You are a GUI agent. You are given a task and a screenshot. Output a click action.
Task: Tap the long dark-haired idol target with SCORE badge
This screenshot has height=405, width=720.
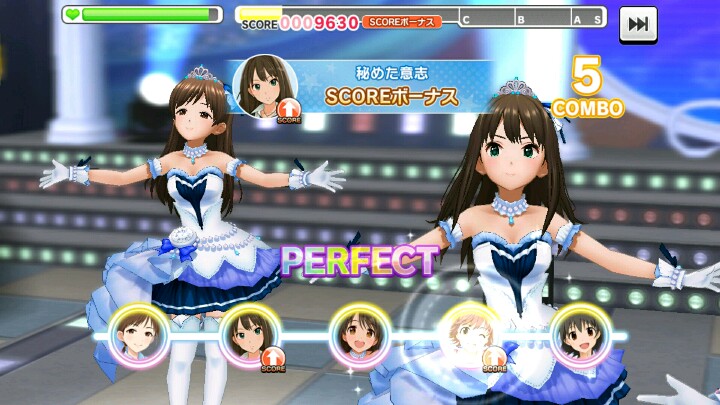[x=248, y=334]
